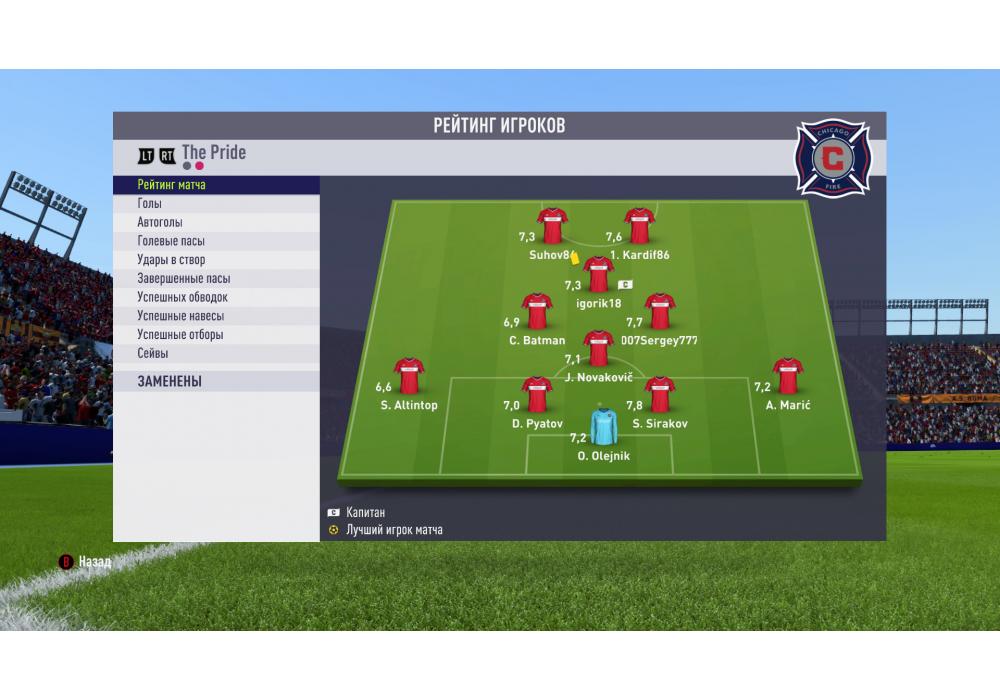This screenshot has height=700, width=1000.
Task: Select the Успешные отборы row
Action: pos(215,335)
